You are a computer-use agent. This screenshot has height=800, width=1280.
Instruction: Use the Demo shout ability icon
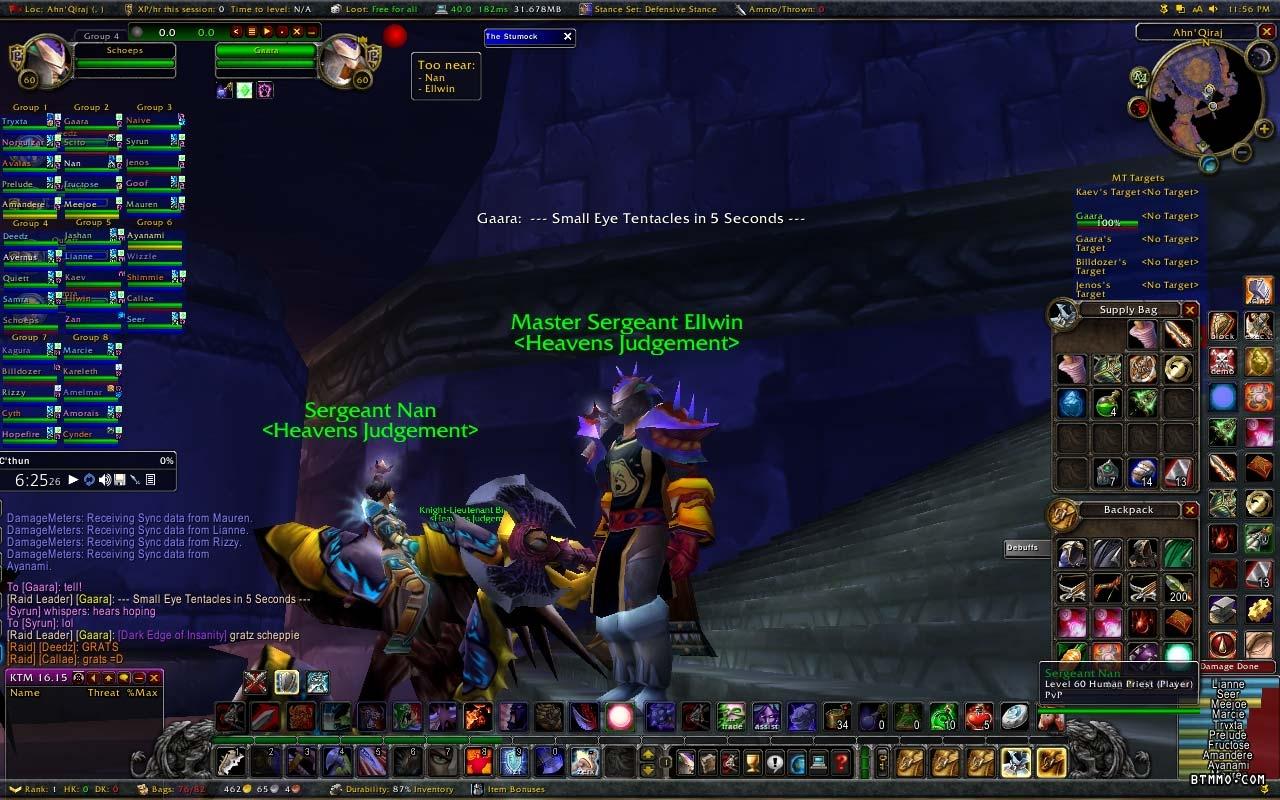pyautogui.click(x=1224, y=361)
